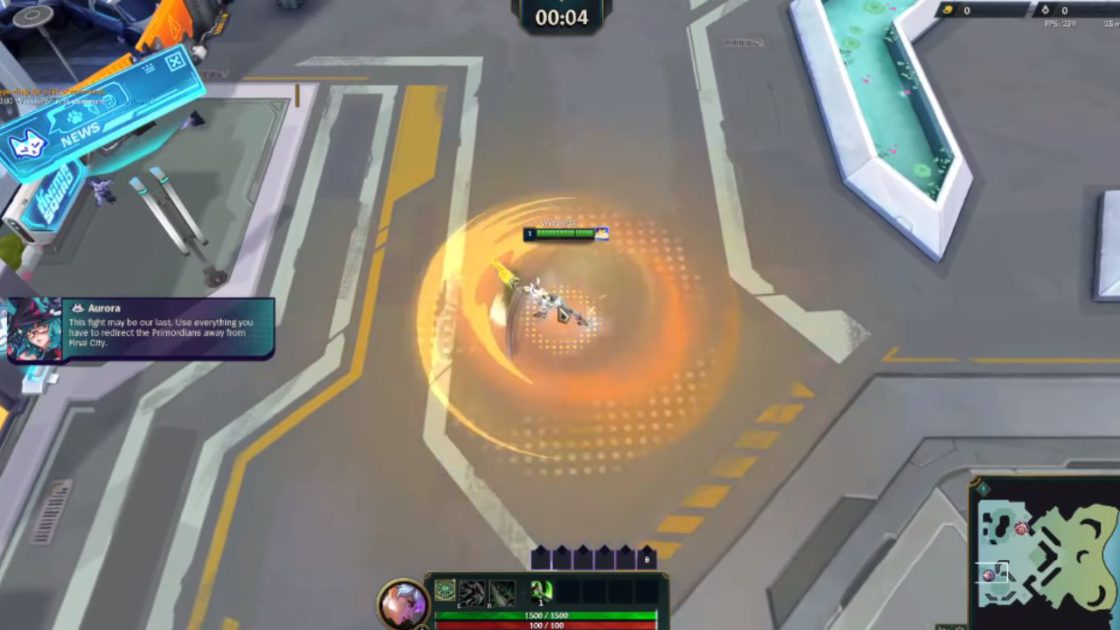The width and height of the screenshot is (1120, 630).
Task: Click the red ally marker on the minimap
Action: tap(1021, 527)
